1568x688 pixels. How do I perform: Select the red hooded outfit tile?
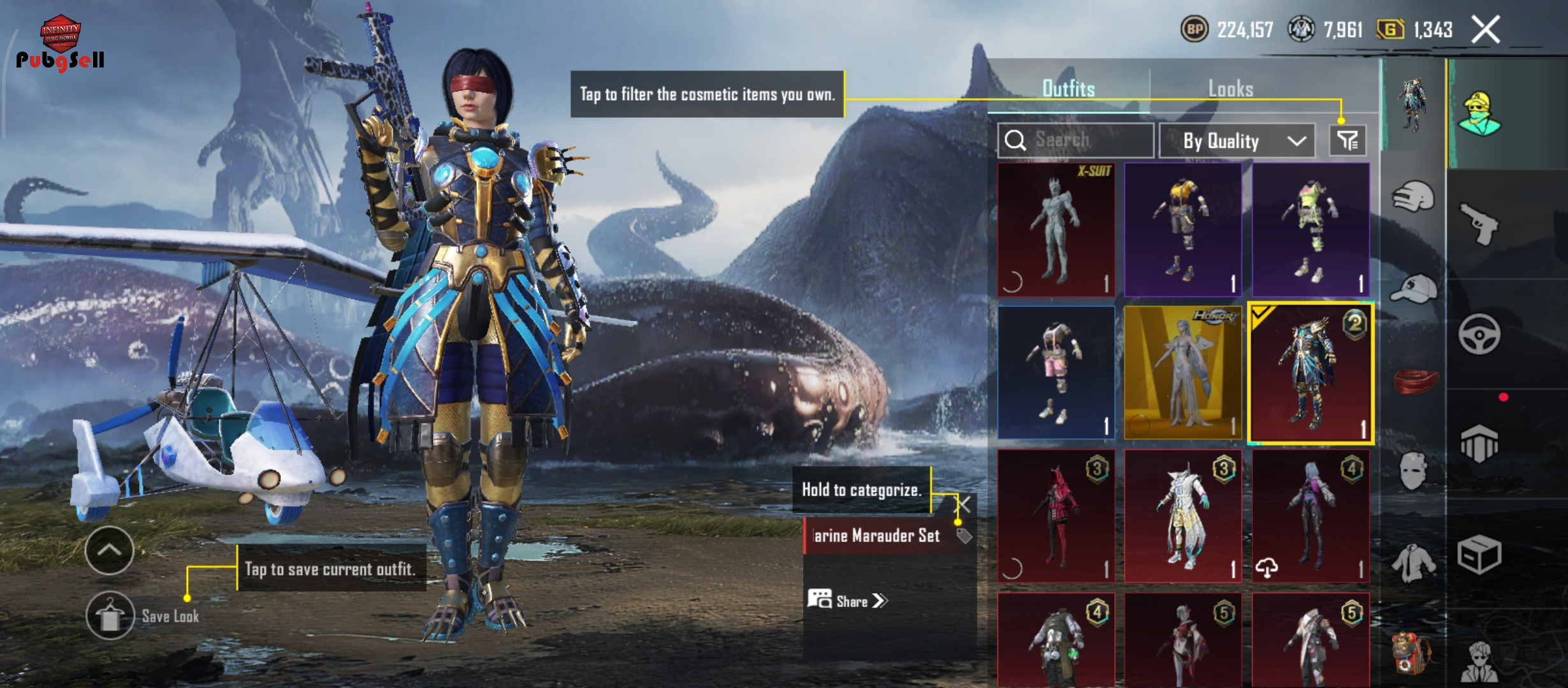coord(1056,516)
